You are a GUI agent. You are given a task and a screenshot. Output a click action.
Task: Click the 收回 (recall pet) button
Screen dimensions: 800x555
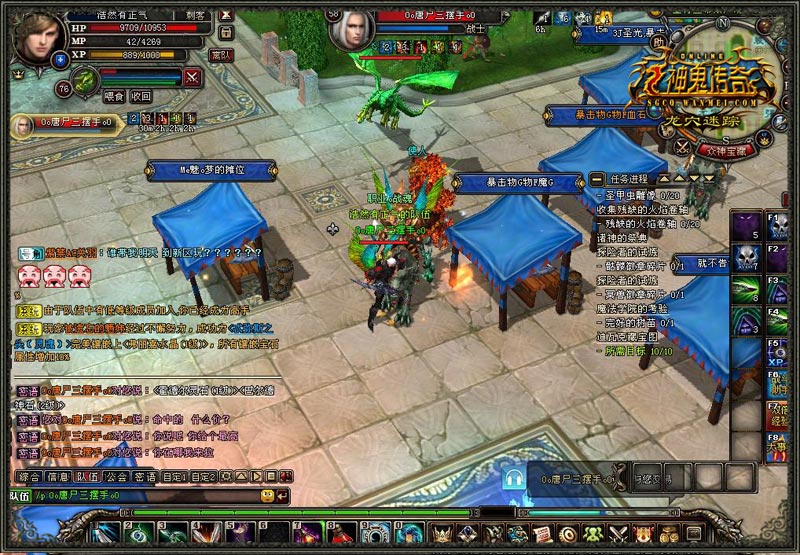141,97
